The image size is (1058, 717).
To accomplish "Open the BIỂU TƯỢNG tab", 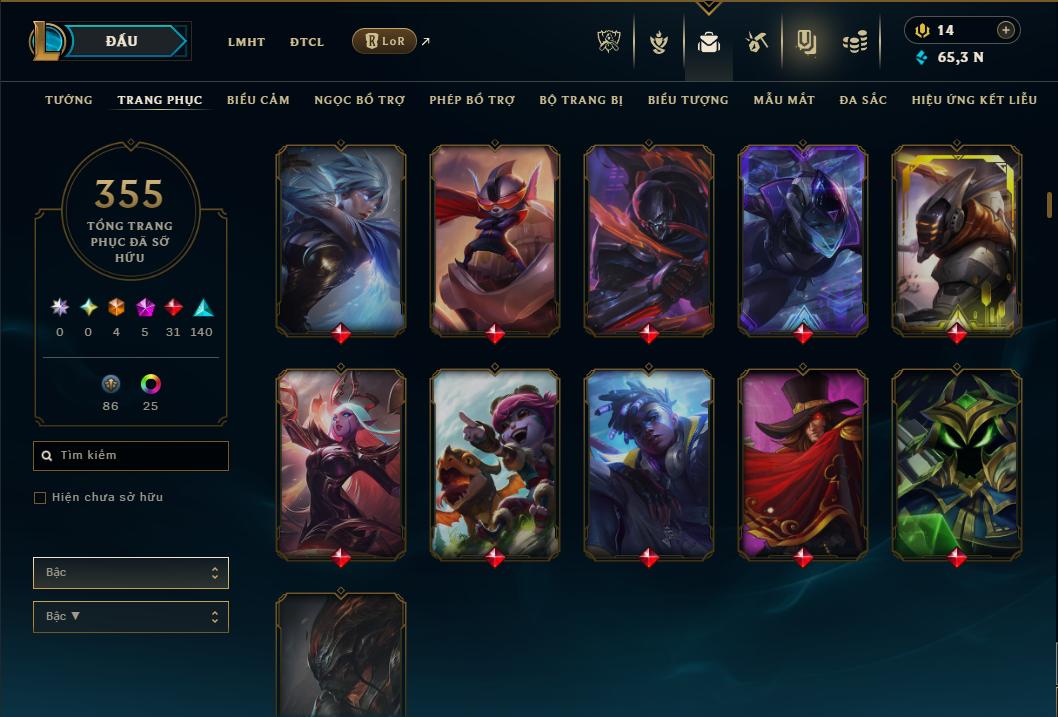I will [688, 100].
